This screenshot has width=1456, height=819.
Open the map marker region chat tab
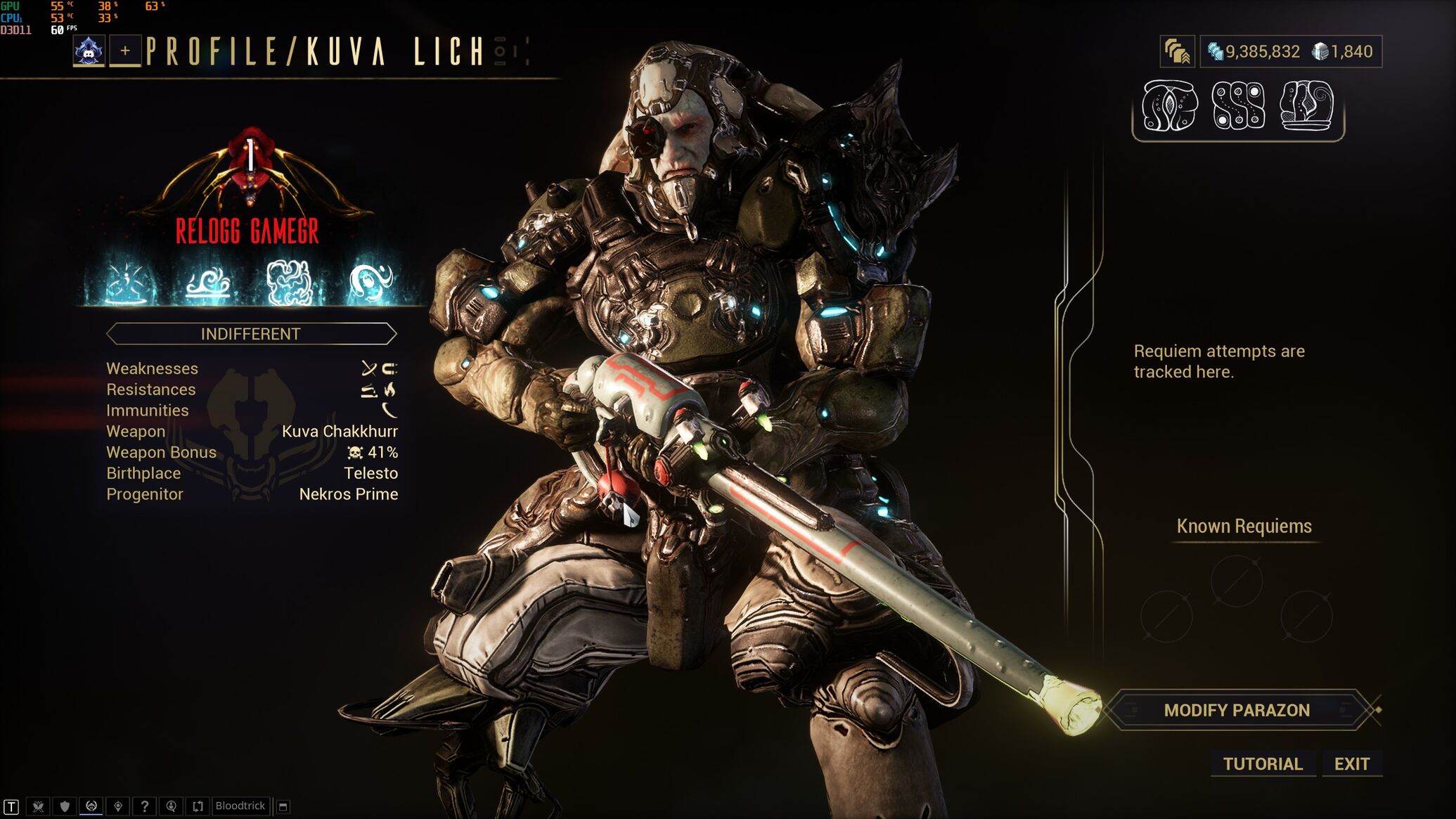point(118,806)
